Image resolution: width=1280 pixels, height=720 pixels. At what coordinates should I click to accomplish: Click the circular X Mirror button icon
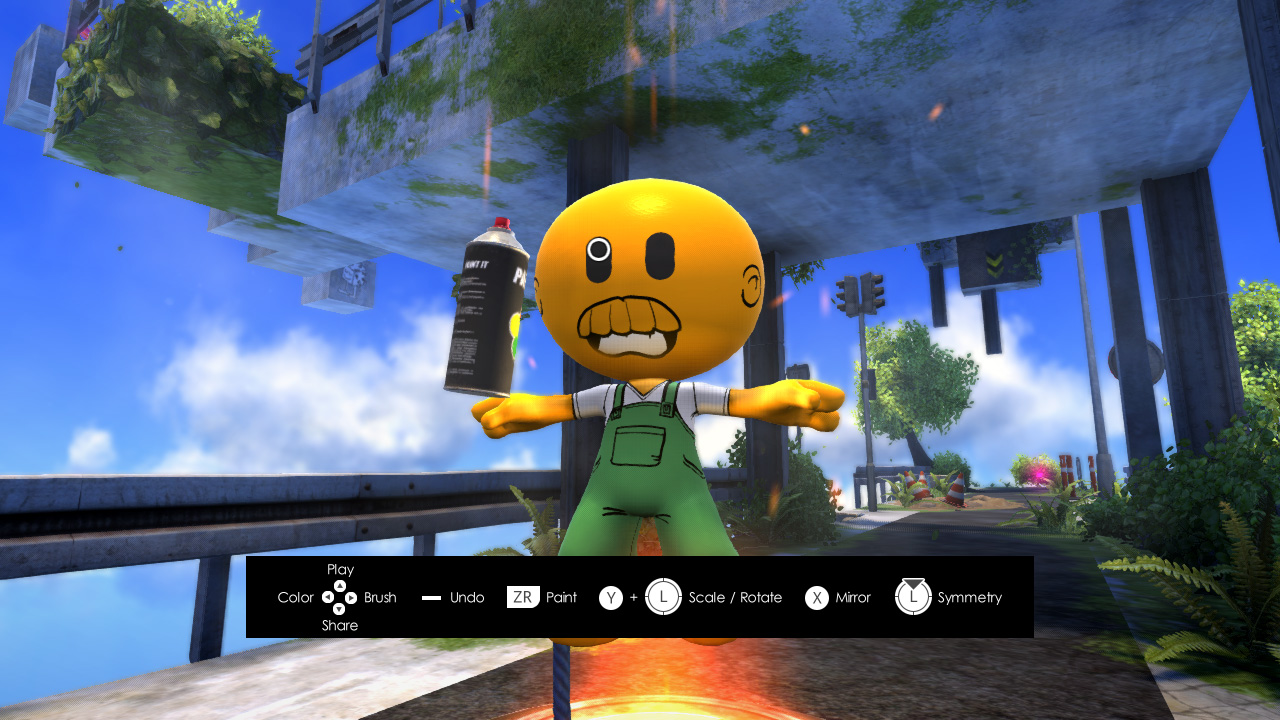click(x=816, y=597)
